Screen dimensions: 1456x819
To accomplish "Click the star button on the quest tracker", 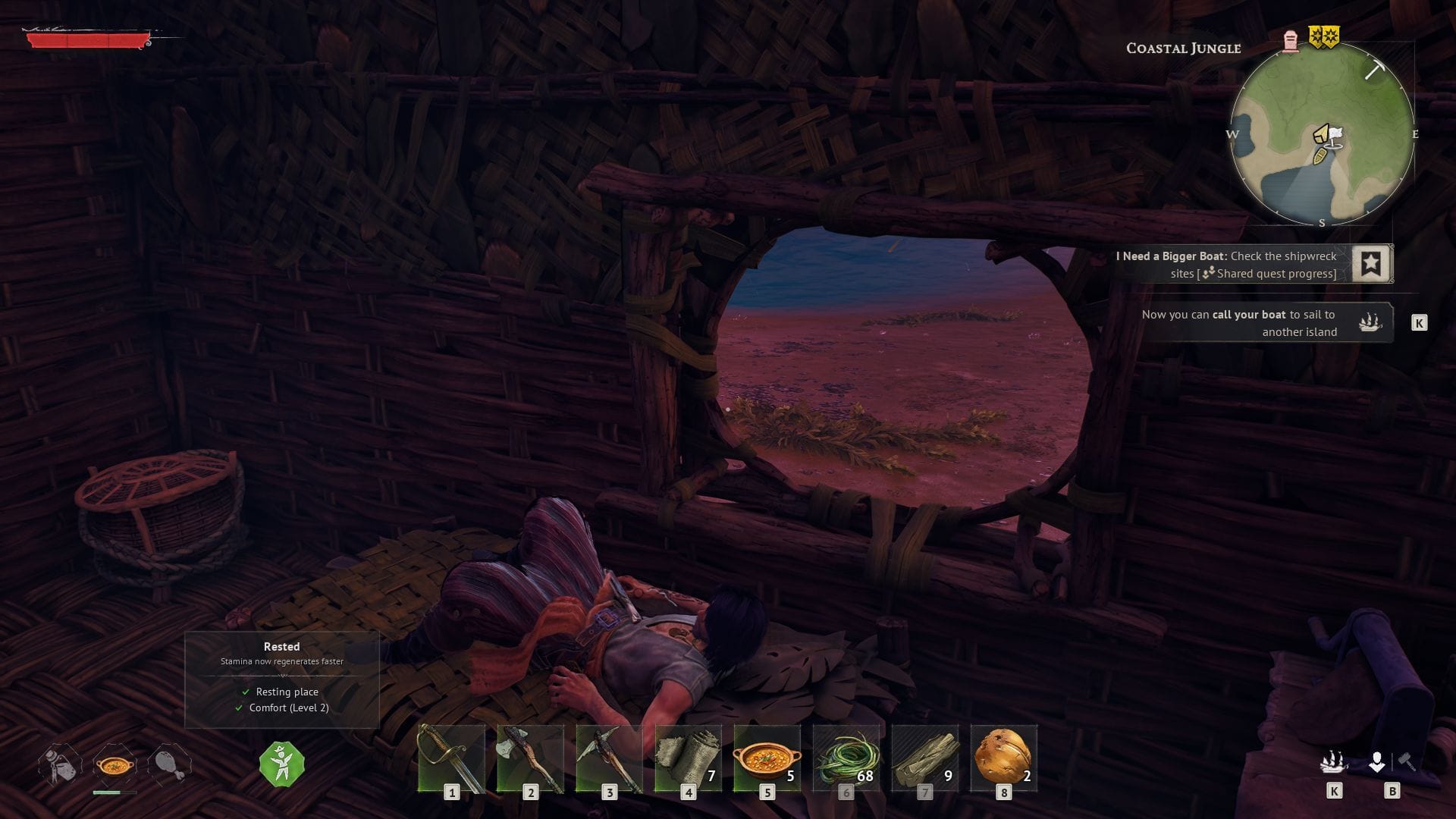I will pos(1373,264).
